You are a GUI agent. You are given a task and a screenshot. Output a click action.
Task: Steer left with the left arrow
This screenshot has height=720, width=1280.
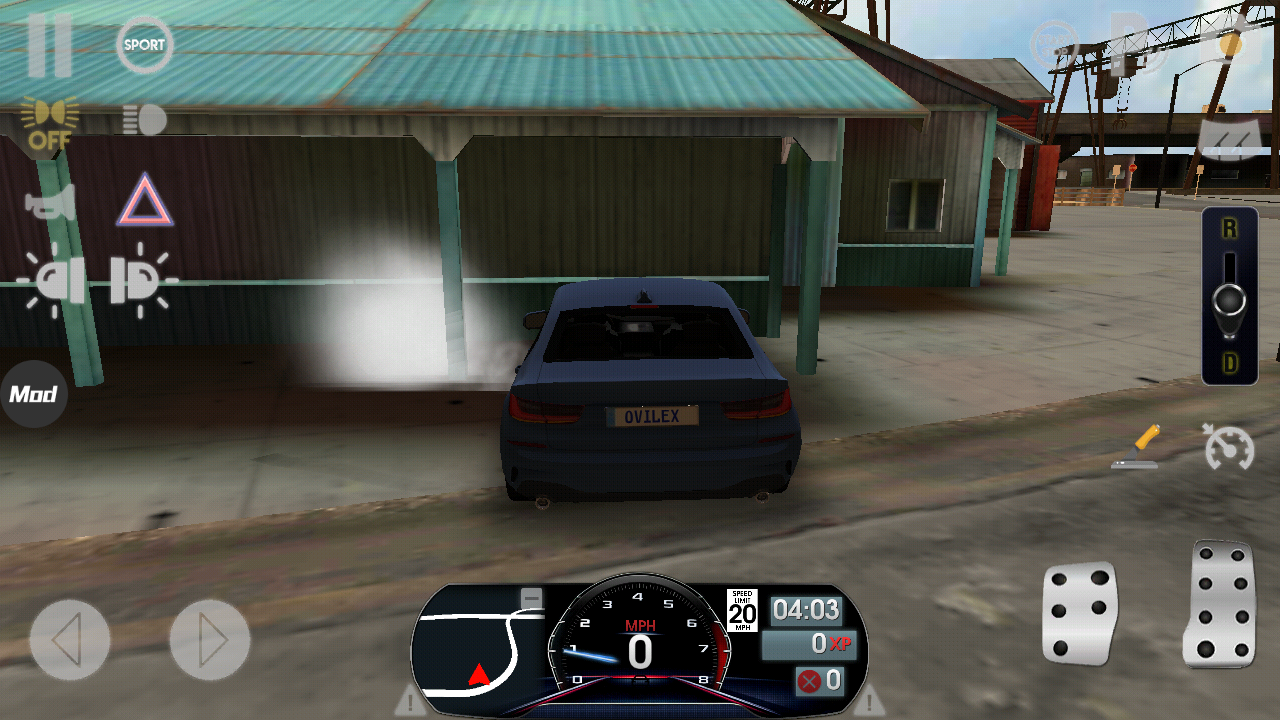coord(69,640)
